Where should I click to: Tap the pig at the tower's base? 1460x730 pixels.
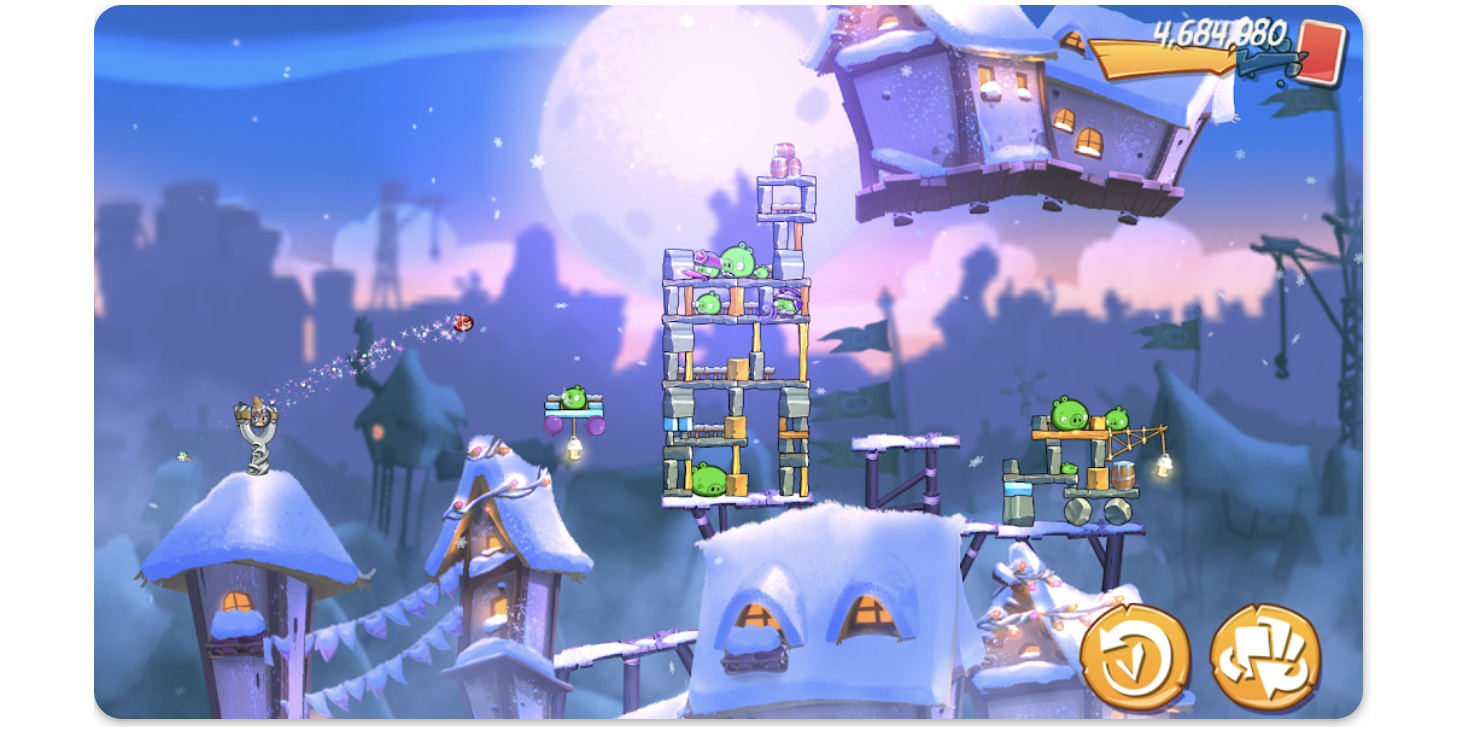pos(708,479)
